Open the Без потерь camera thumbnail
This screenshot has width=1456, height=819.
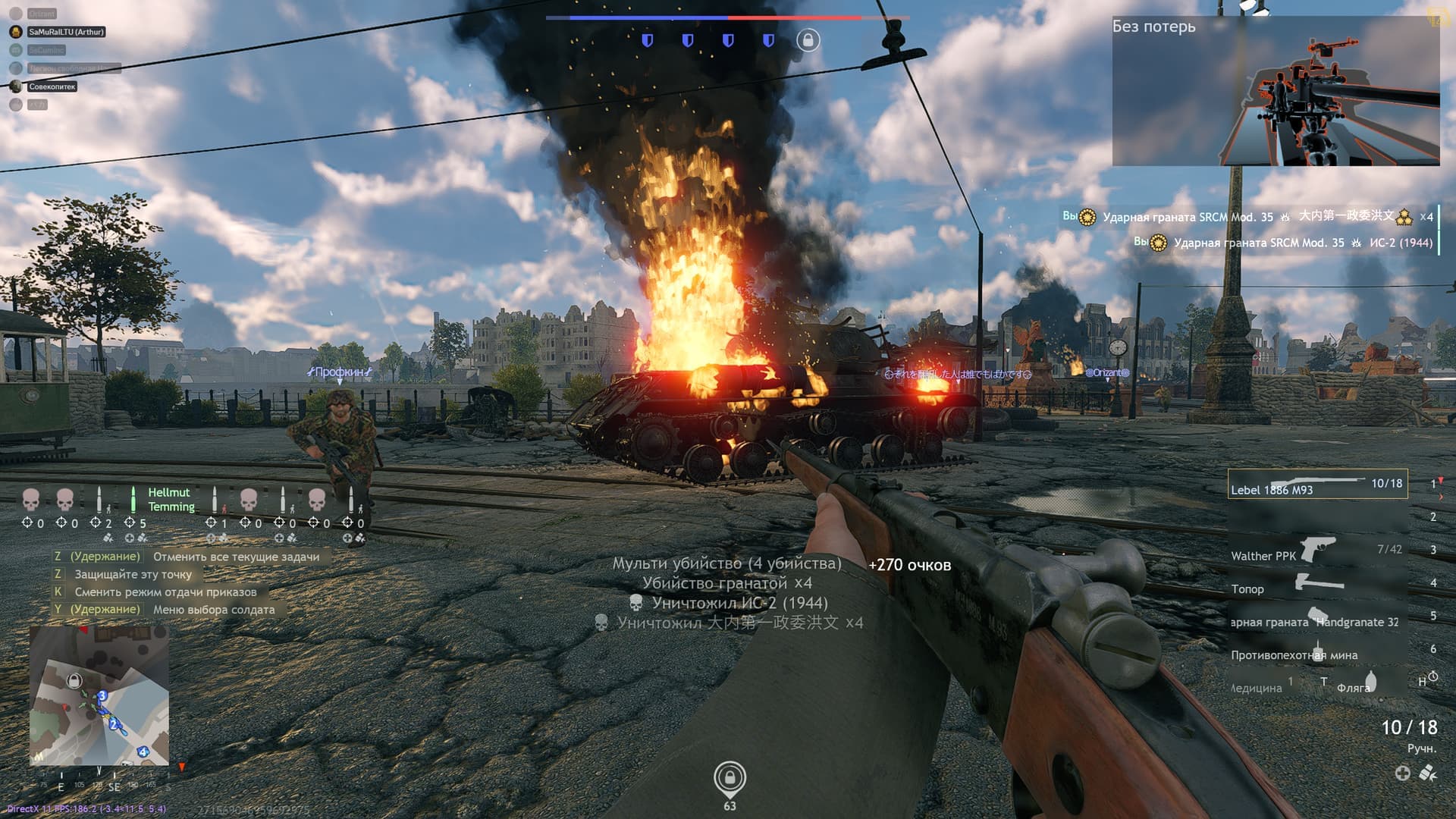(x=1276, y=91)
